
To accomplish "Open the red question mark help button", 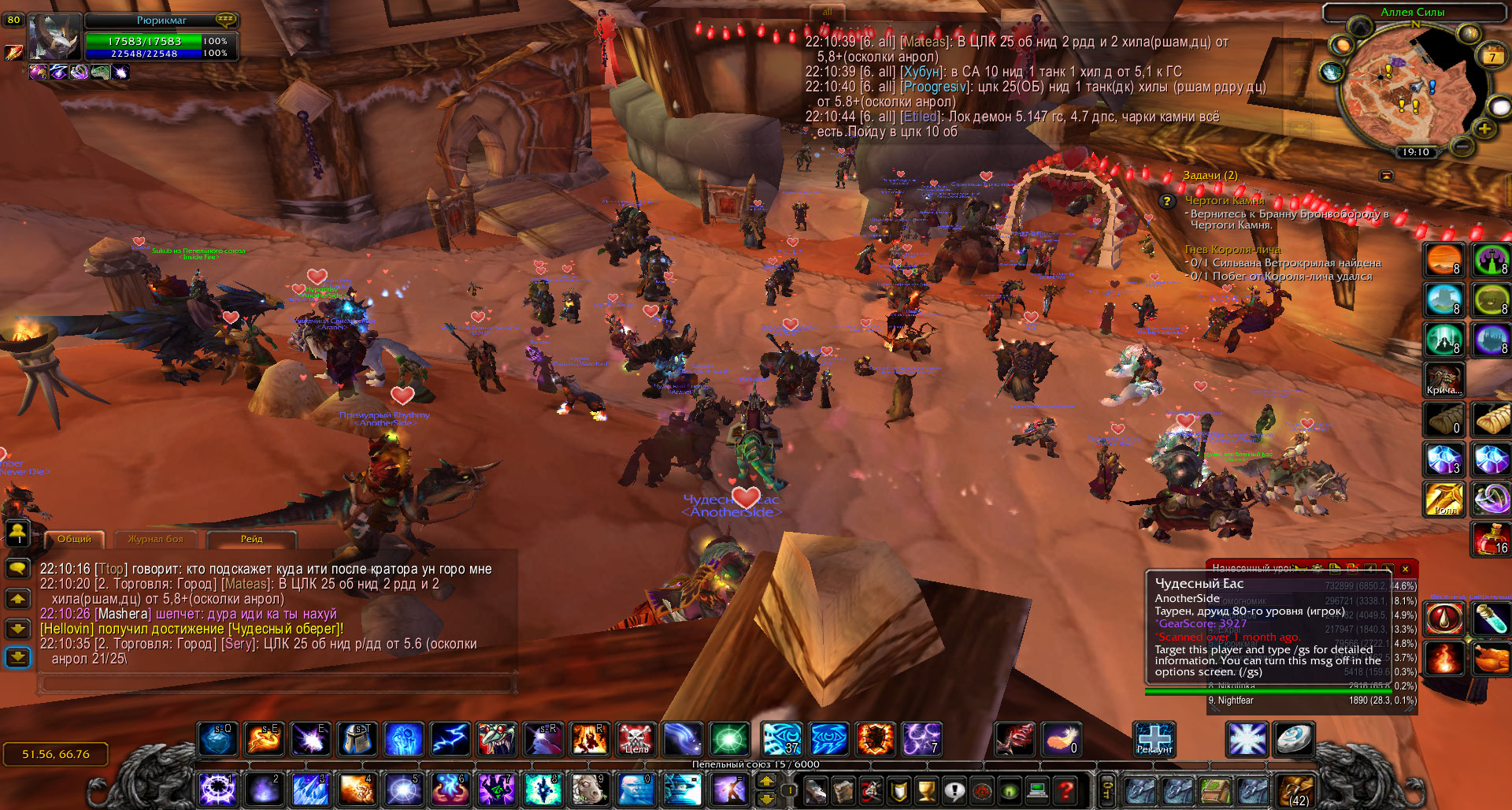I will click(1065, 789).
